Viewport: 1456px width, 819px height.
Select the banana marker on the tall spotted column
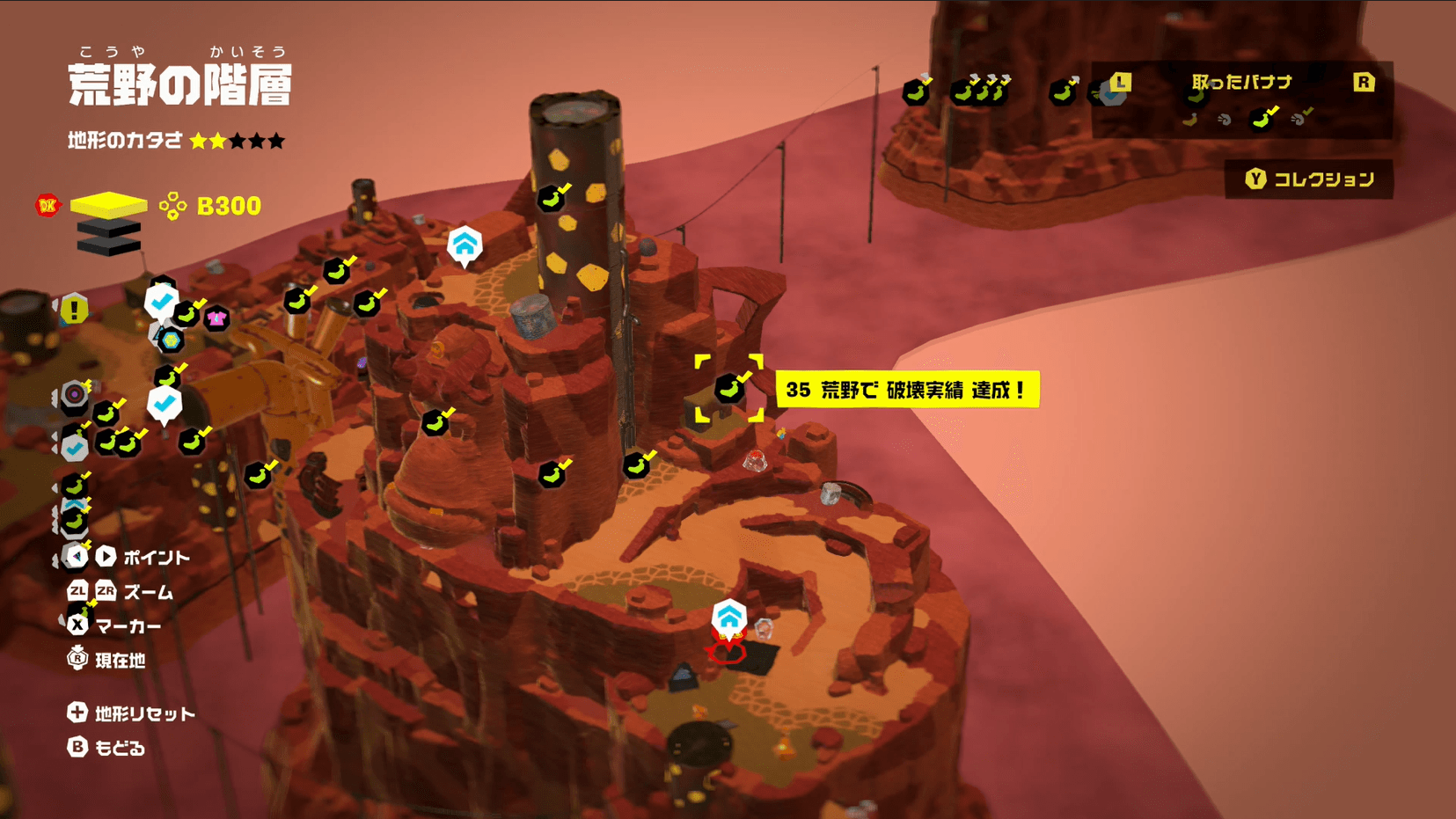click(552, 199)
